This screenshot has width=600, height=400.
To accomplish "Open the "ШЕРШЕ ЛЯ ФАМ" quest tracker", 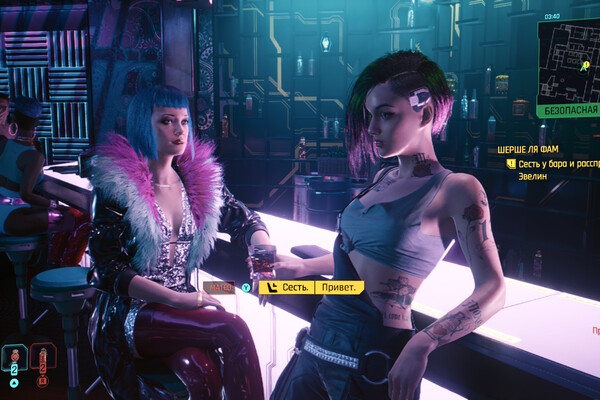I will pyautogui.click(x=525, y=149).
